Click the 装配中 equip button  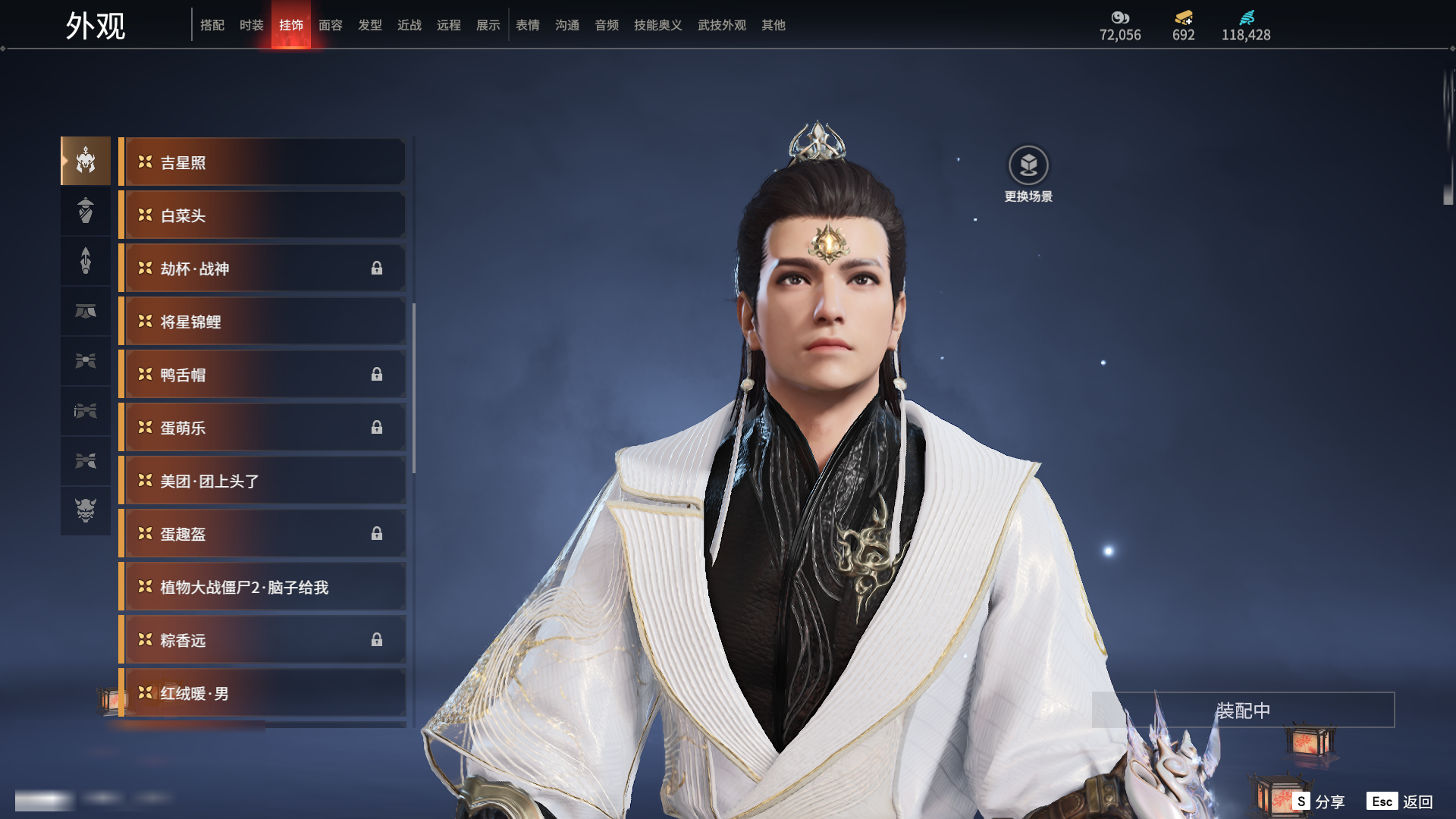[x=1243, y=711]
